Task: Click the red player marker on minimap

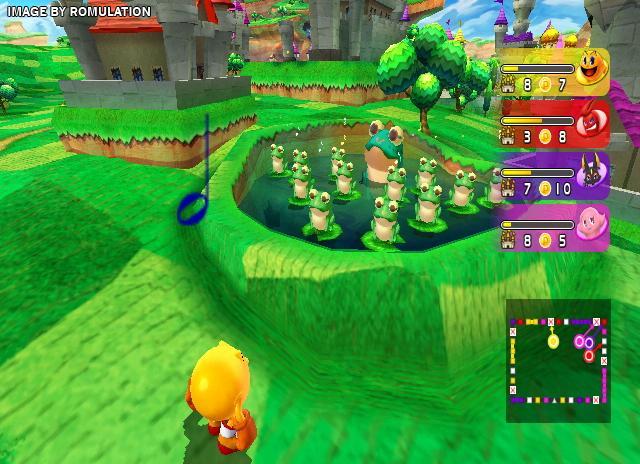Action: 589,354
